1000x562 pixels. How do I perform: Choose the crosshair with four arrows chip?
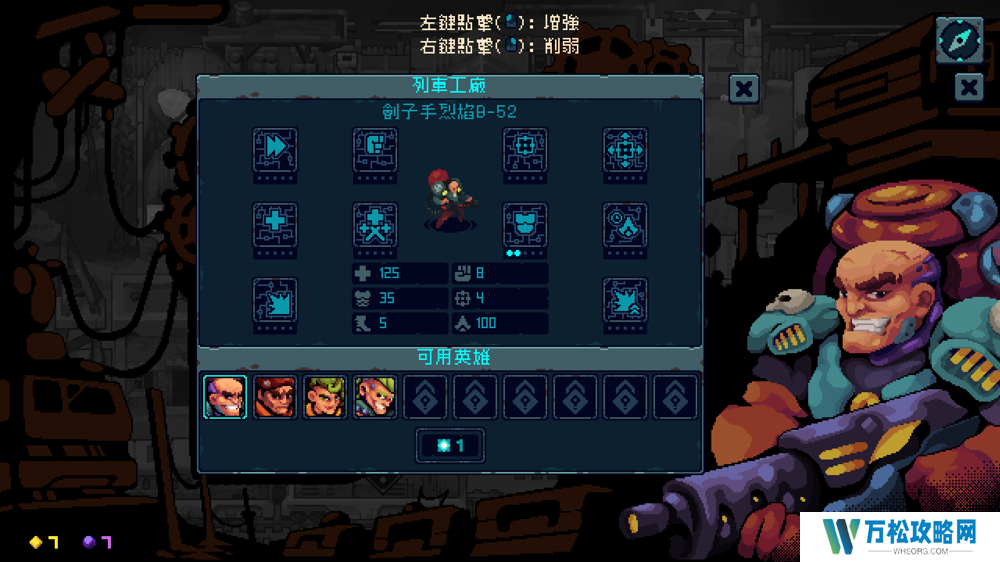pyautogui.click(x=625, y=150)
